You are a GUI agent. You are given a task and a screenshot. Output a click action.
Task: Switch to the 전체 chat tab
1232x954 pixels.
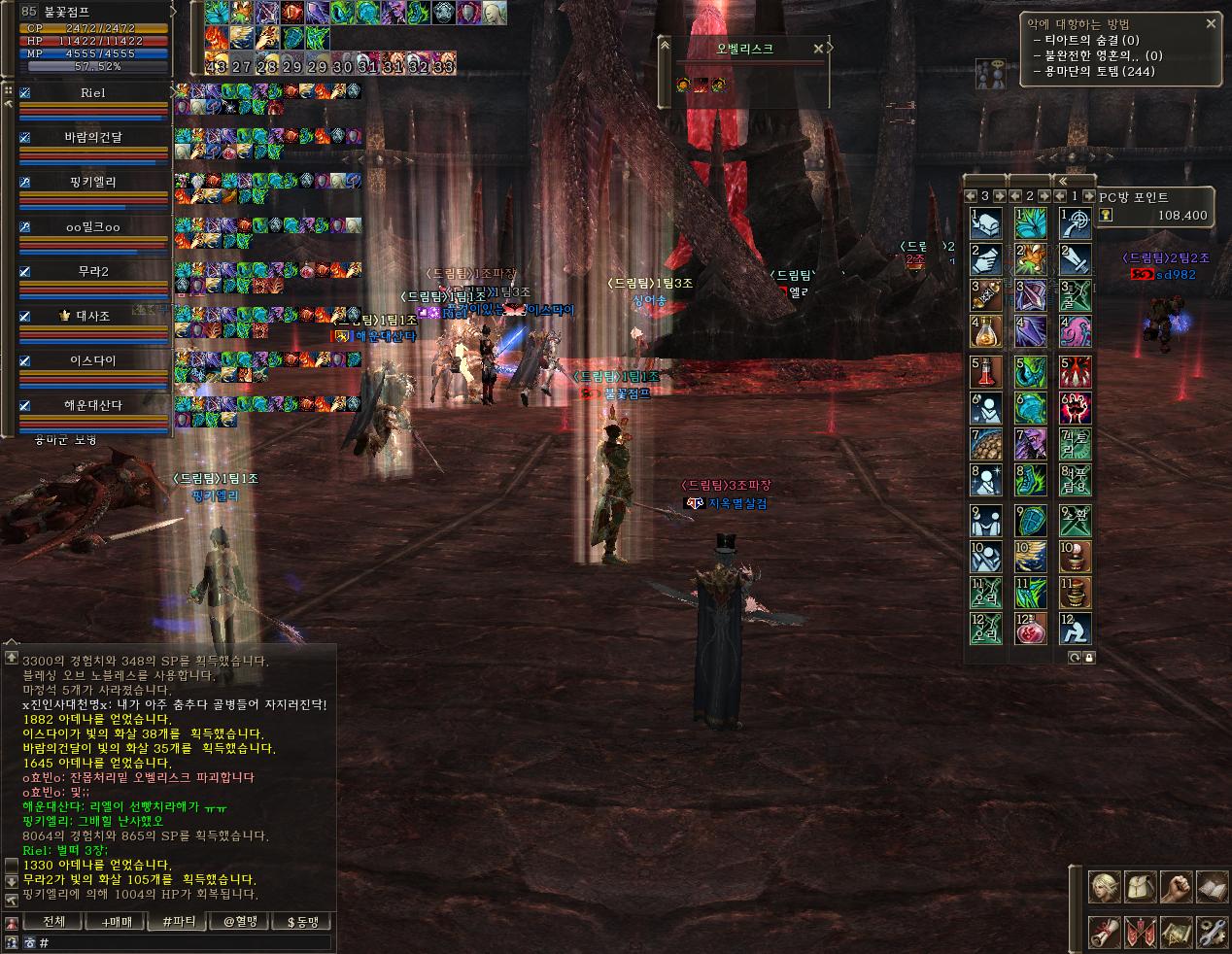(x=54, y=922)
